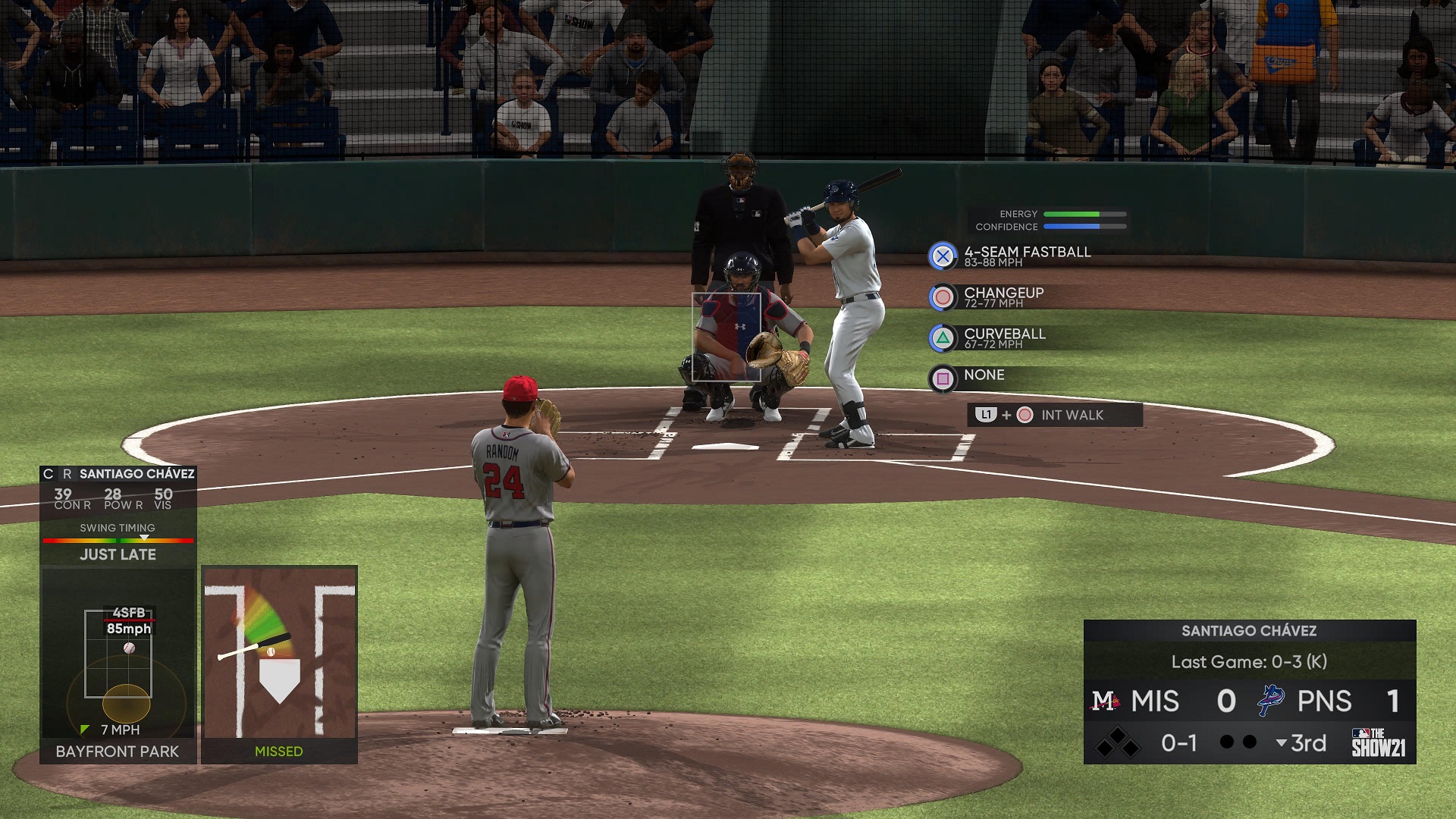The width and height of the screenshot is (1456, 819).
Task: Choose the INT WALK option
Action: (1054, 415)
